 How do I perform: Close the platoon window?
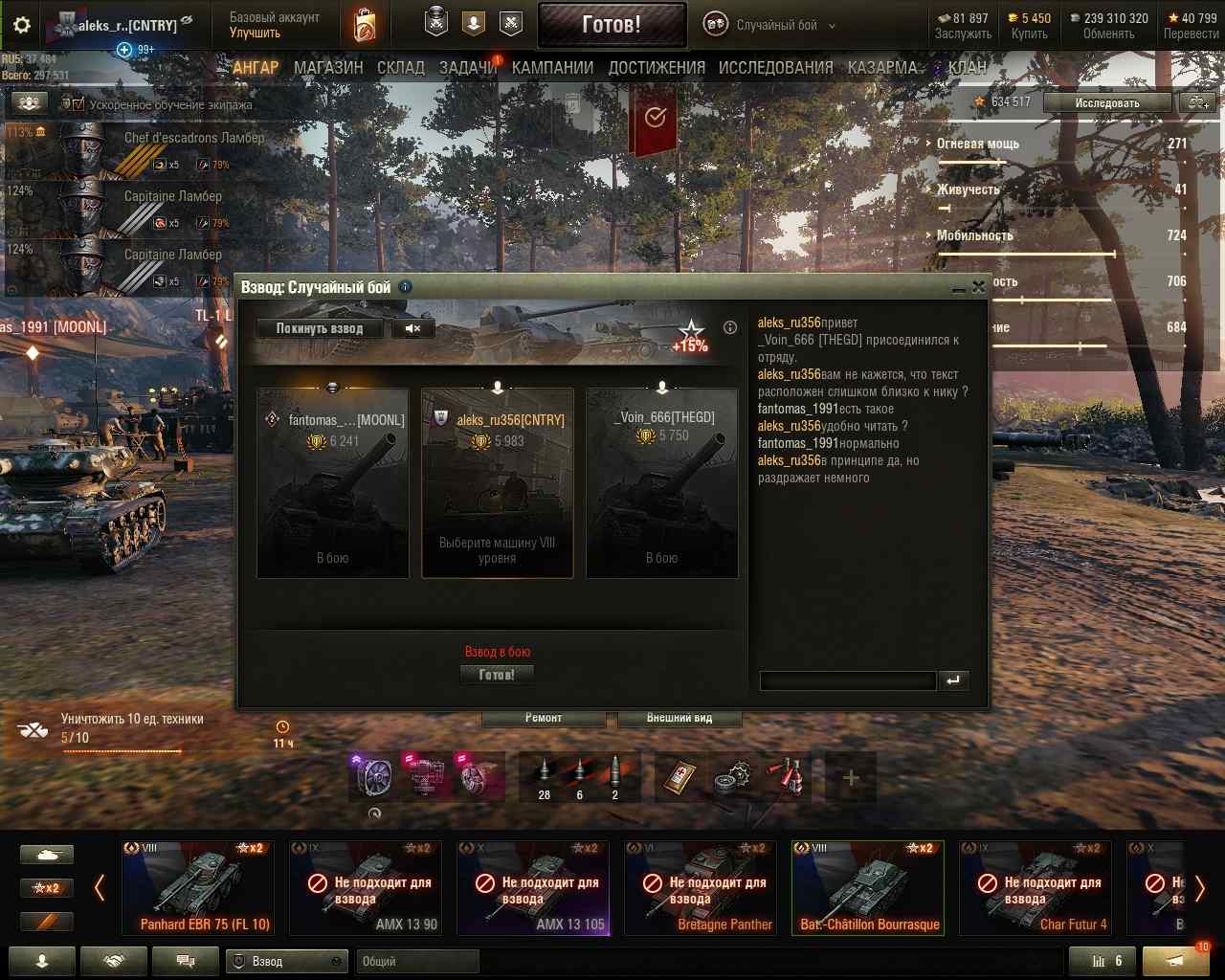point(978,286)
